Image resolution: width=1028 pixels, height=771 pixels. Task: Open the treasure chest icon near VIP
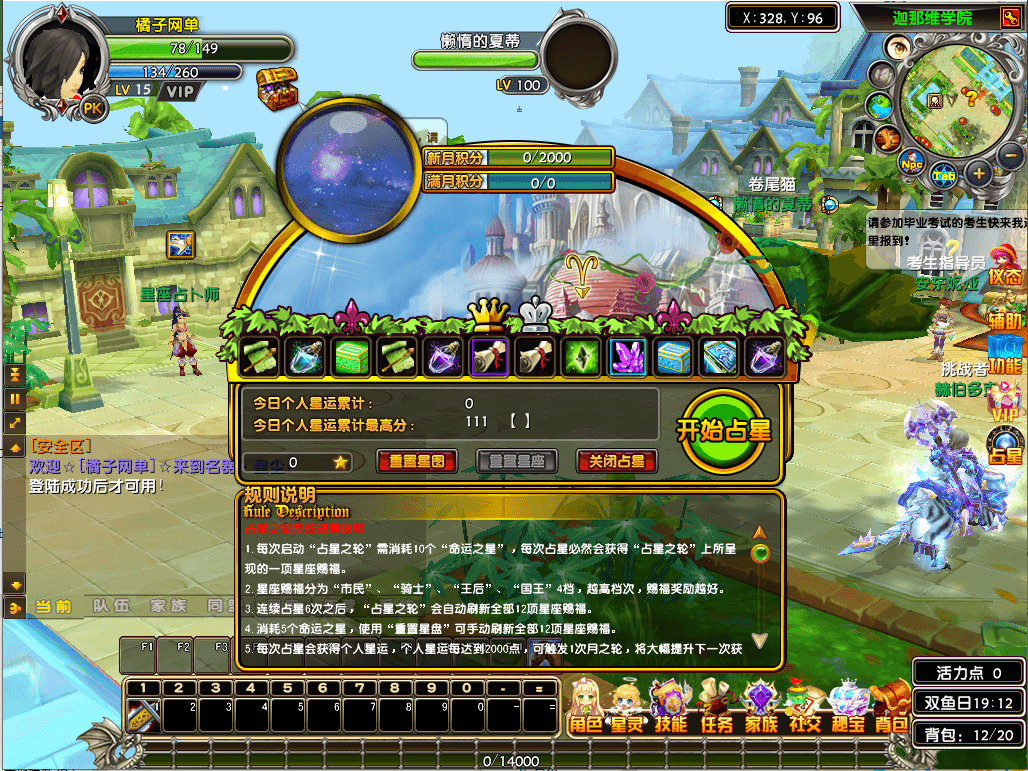[x=276, y=88]
